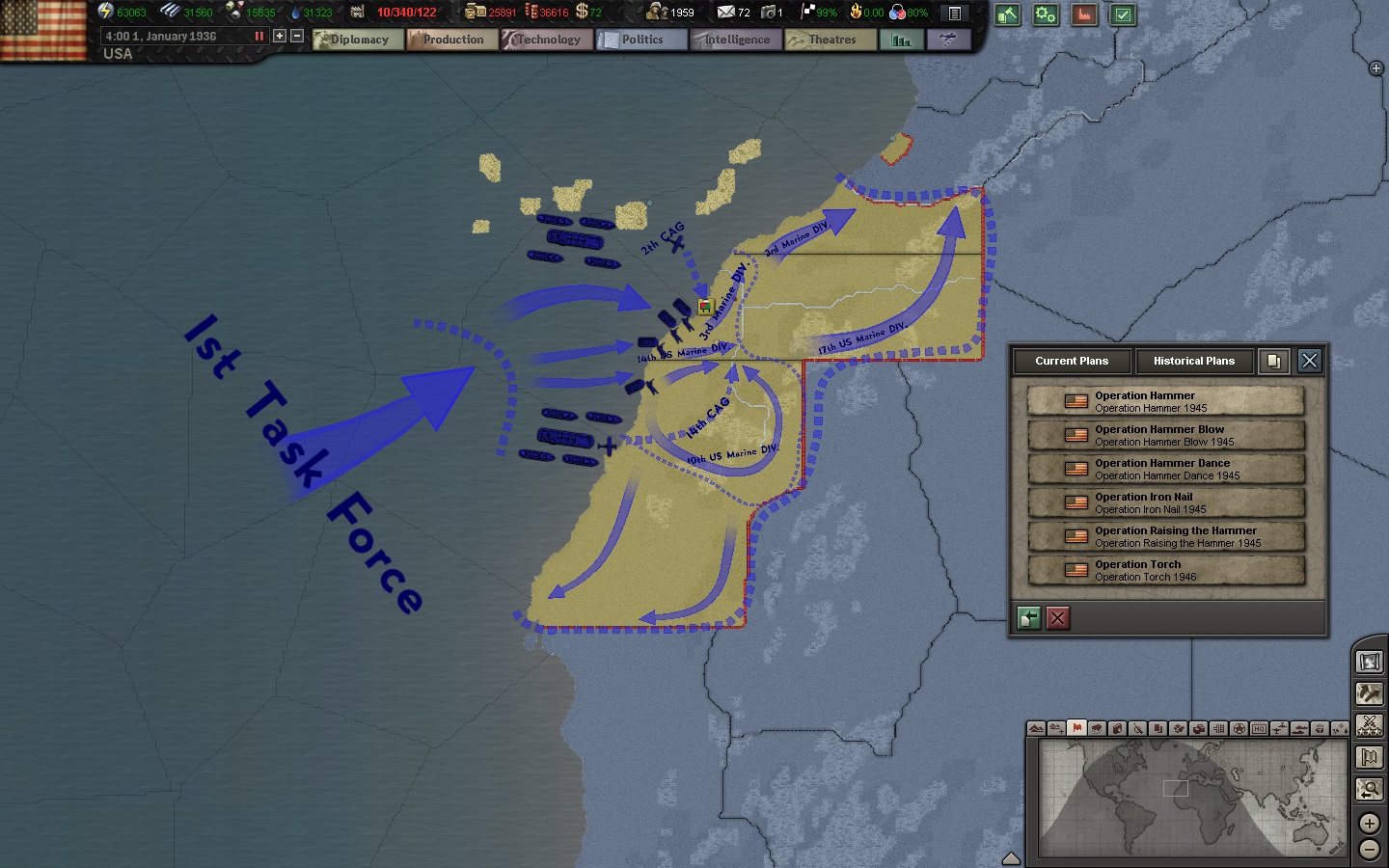
Task: Pause the game with the pause button
Action: point(257,35)
